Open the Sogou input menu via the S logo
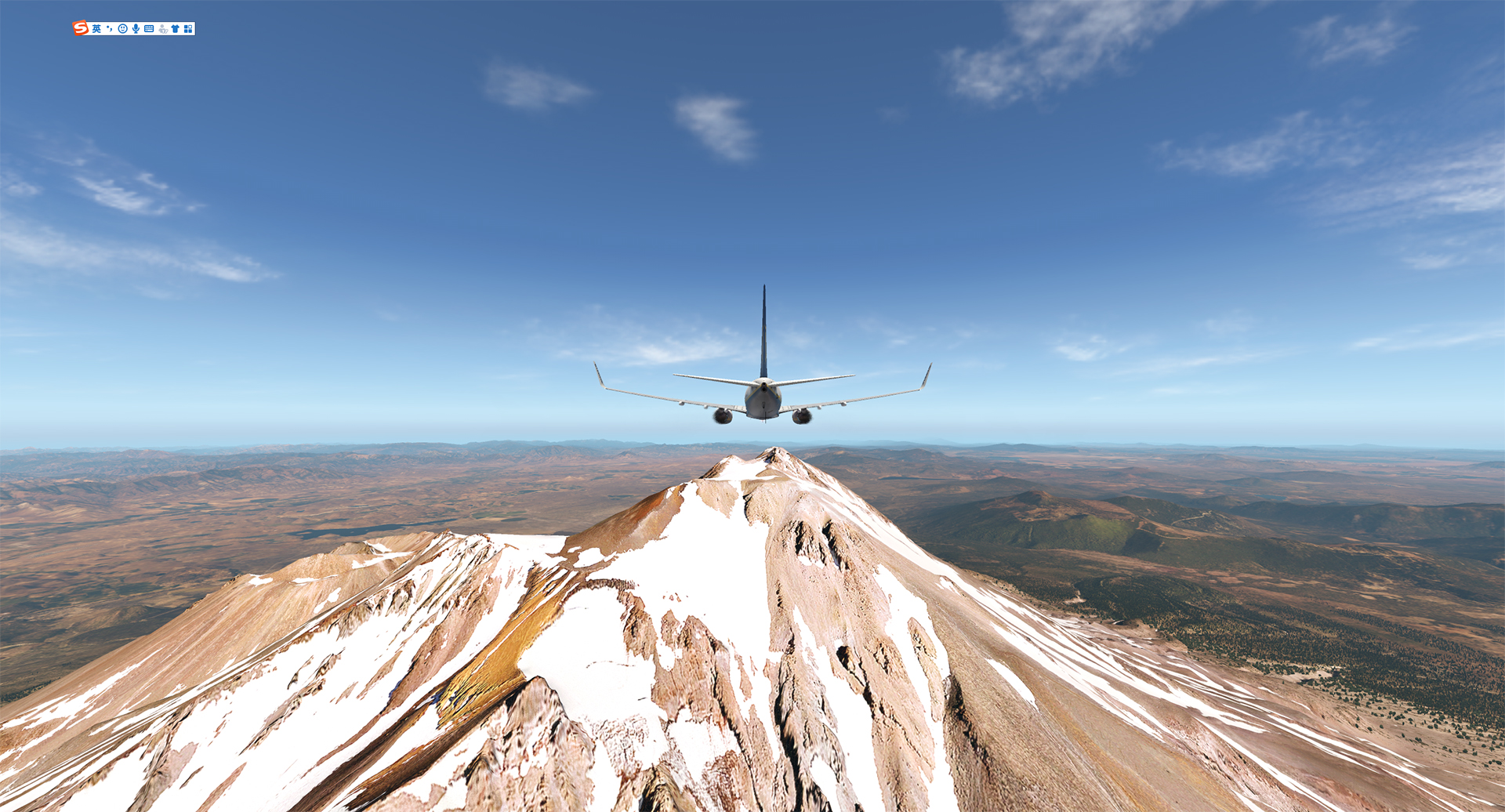The height and width of the screenshot is (812, 1505). click(x=80, y=28)
